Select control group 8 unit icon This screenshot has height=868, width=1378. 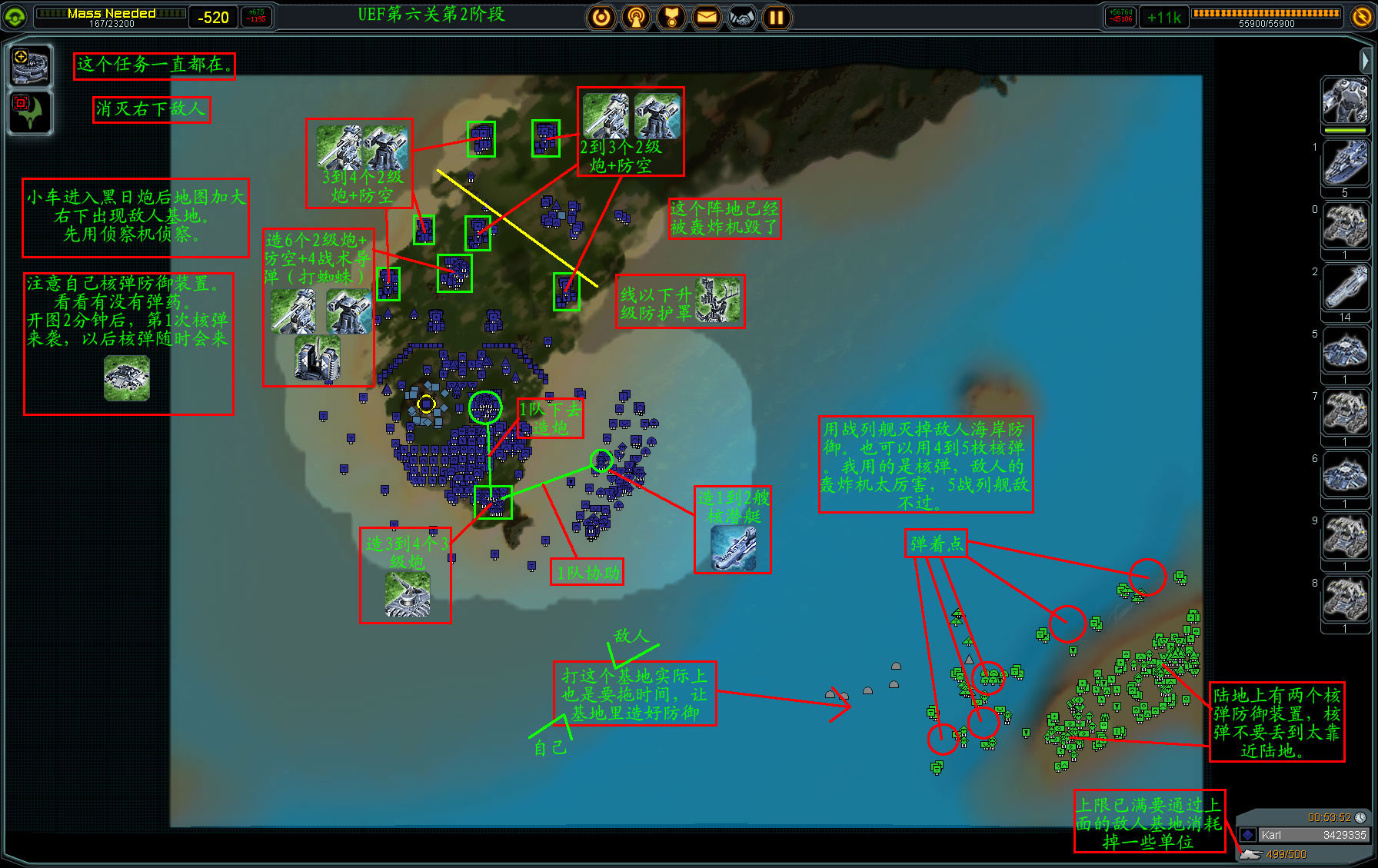click(x=1345, y=600)
